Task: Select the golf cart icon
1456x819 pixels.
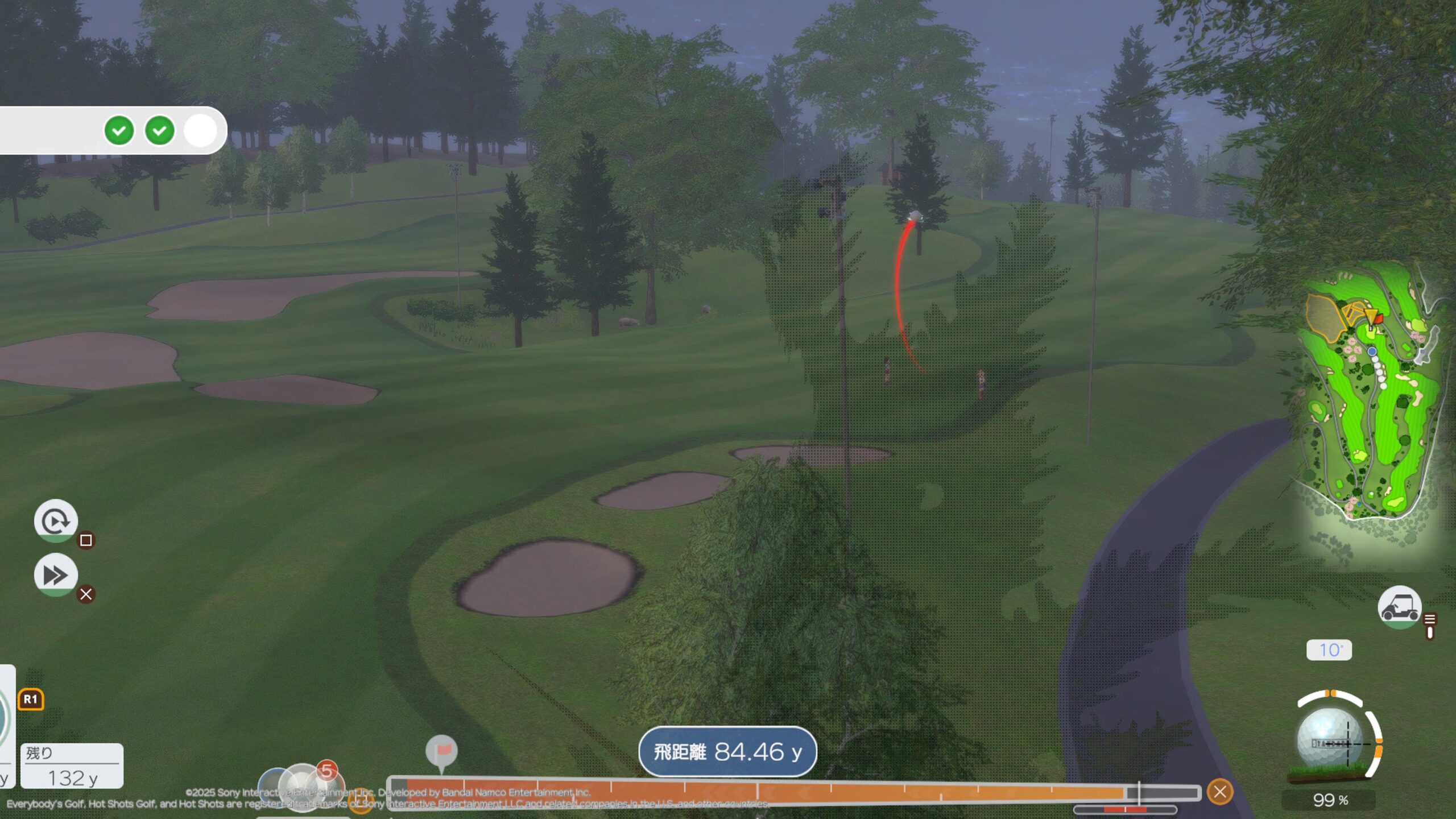Action: (x=1399, y=607)
